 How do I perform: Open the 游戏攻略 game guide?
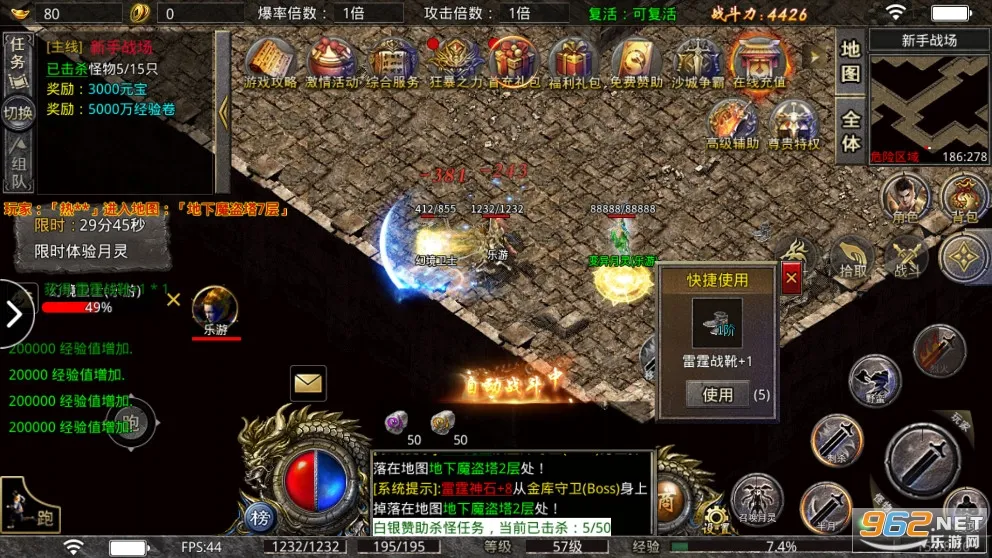(x=273, y=64)
